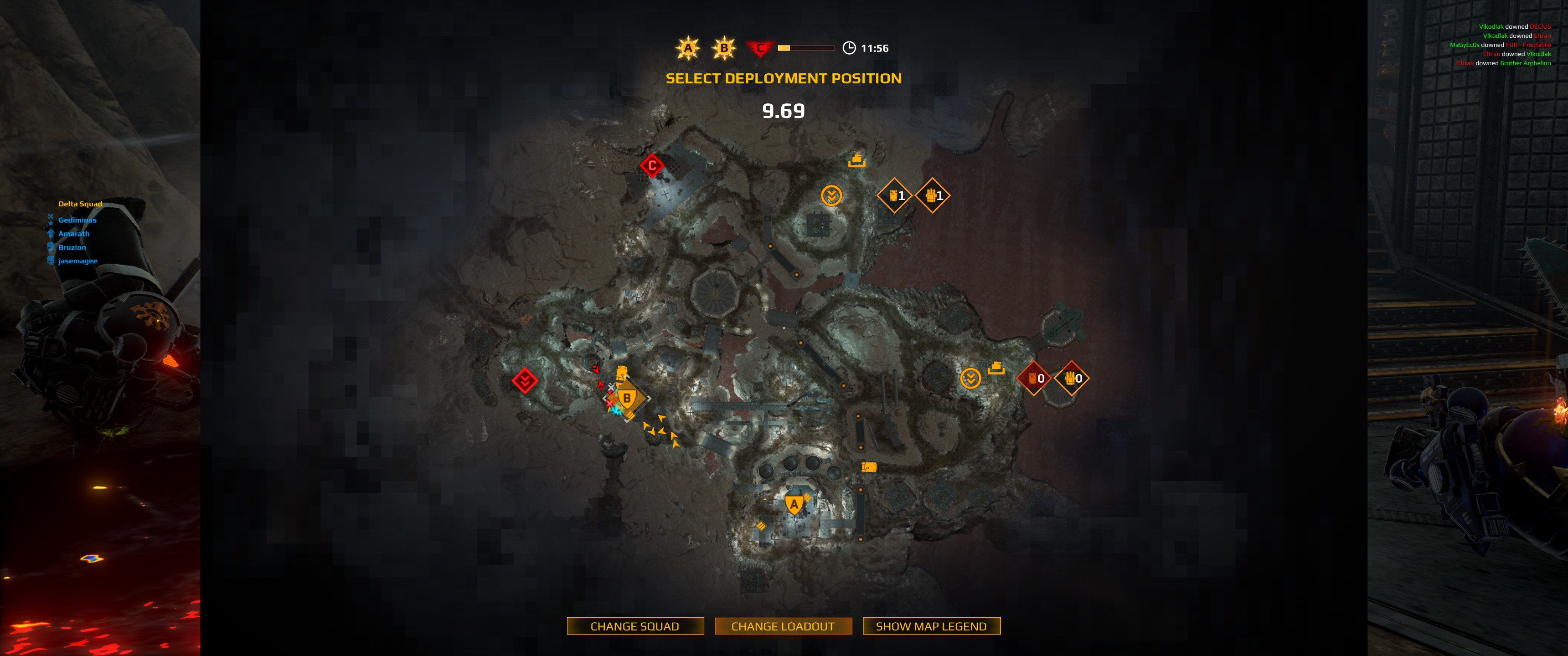Viewport: 1568px width, 656px height.
Task: Click the red enemy spawn chevron diamond
Action: tap(525, 381)
